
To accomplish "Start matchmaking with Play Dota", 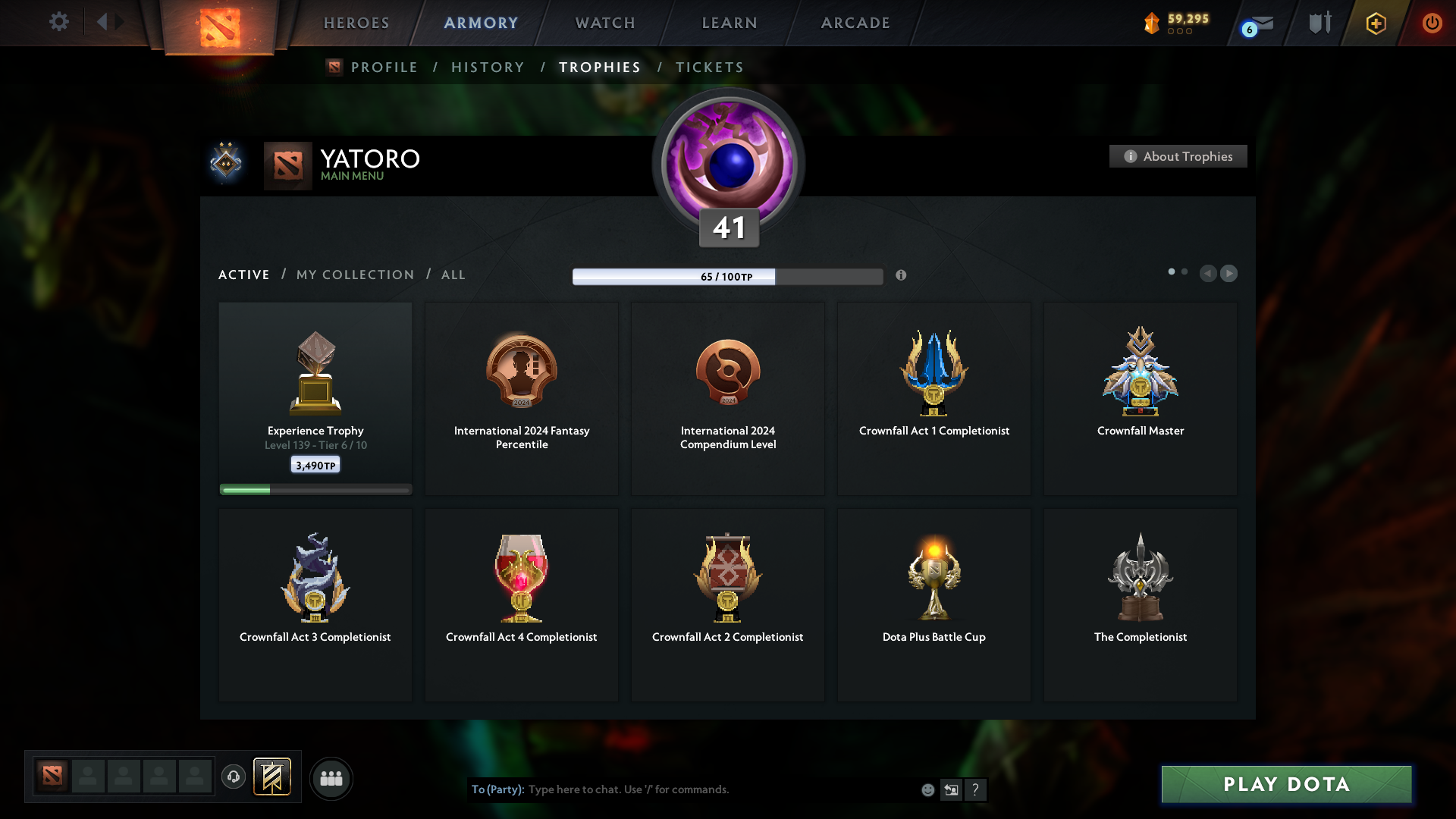I will click(x=1286, y=784).
